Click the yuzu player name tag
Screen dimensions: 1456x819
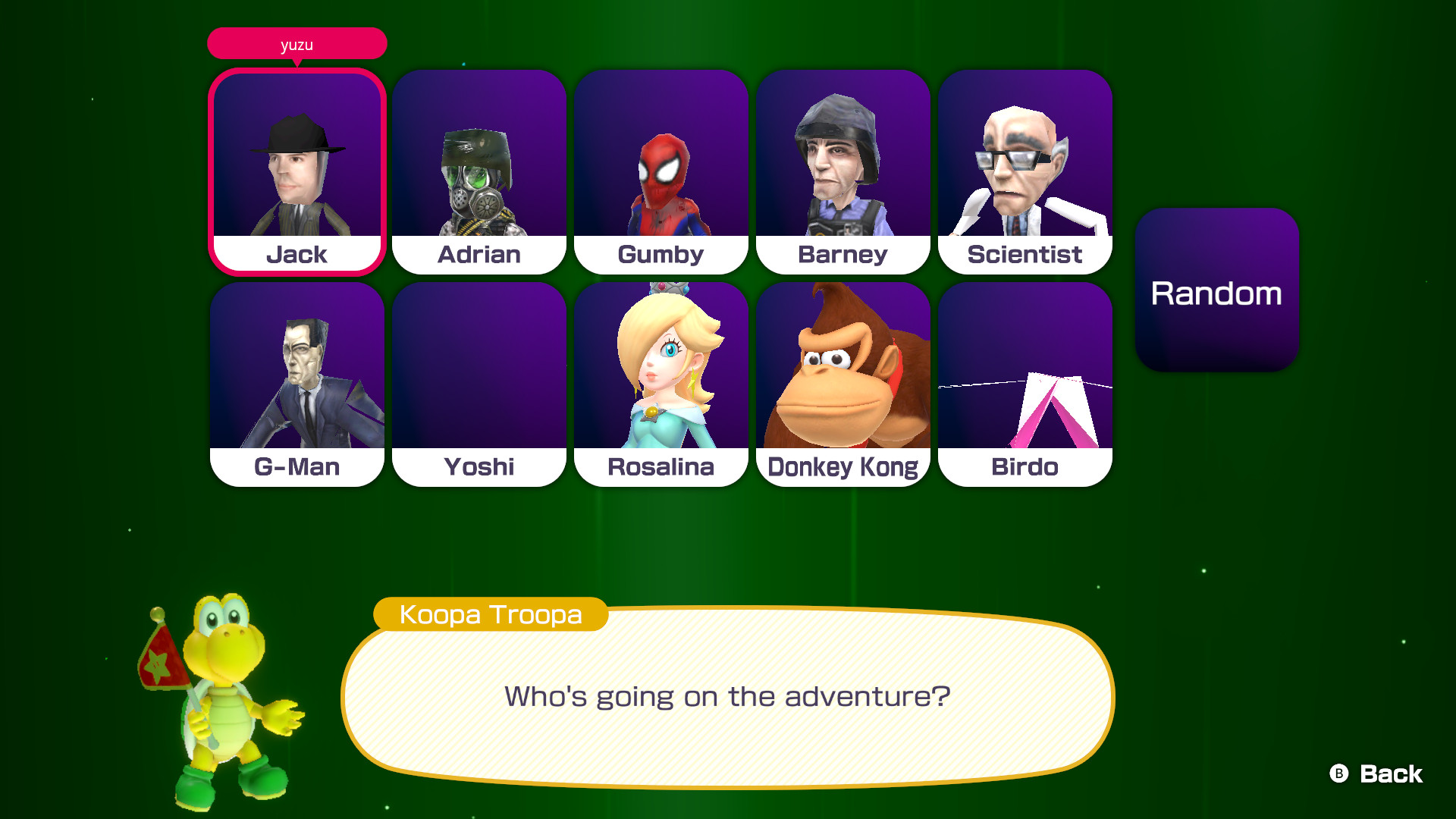(297, 43)
